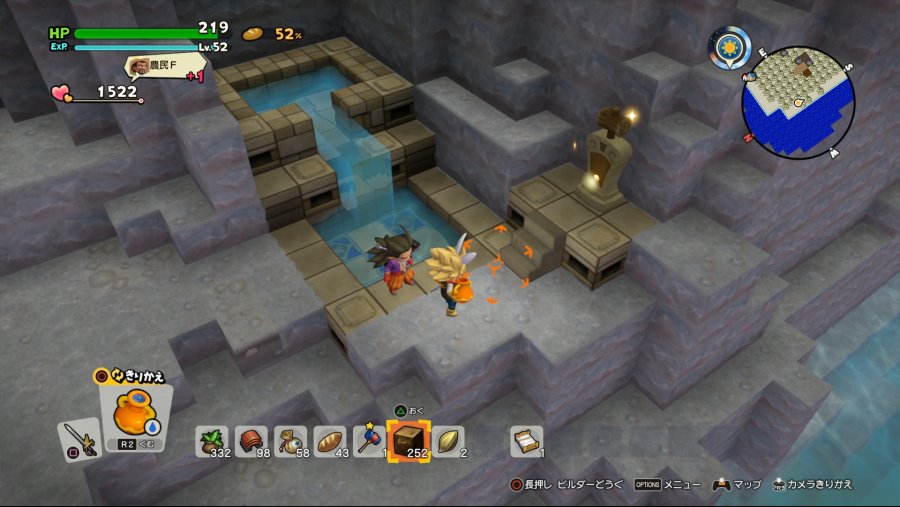Select the highlighted wooden block slot
The height and width of the screenshot is (507, 900).
tap(409, 439)
